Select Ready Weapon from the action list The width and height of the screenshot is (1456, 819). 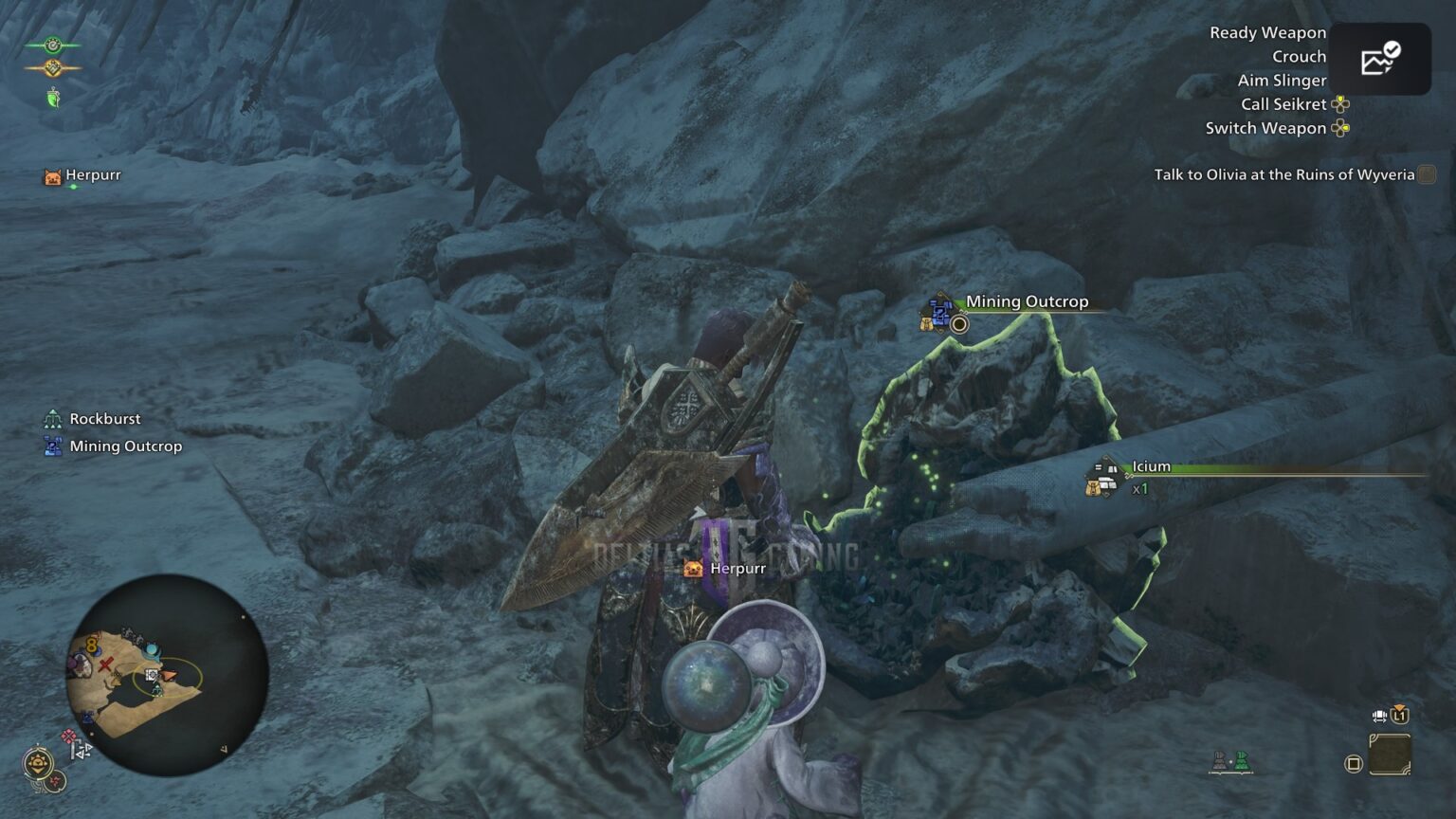[x=1266, y=32]
